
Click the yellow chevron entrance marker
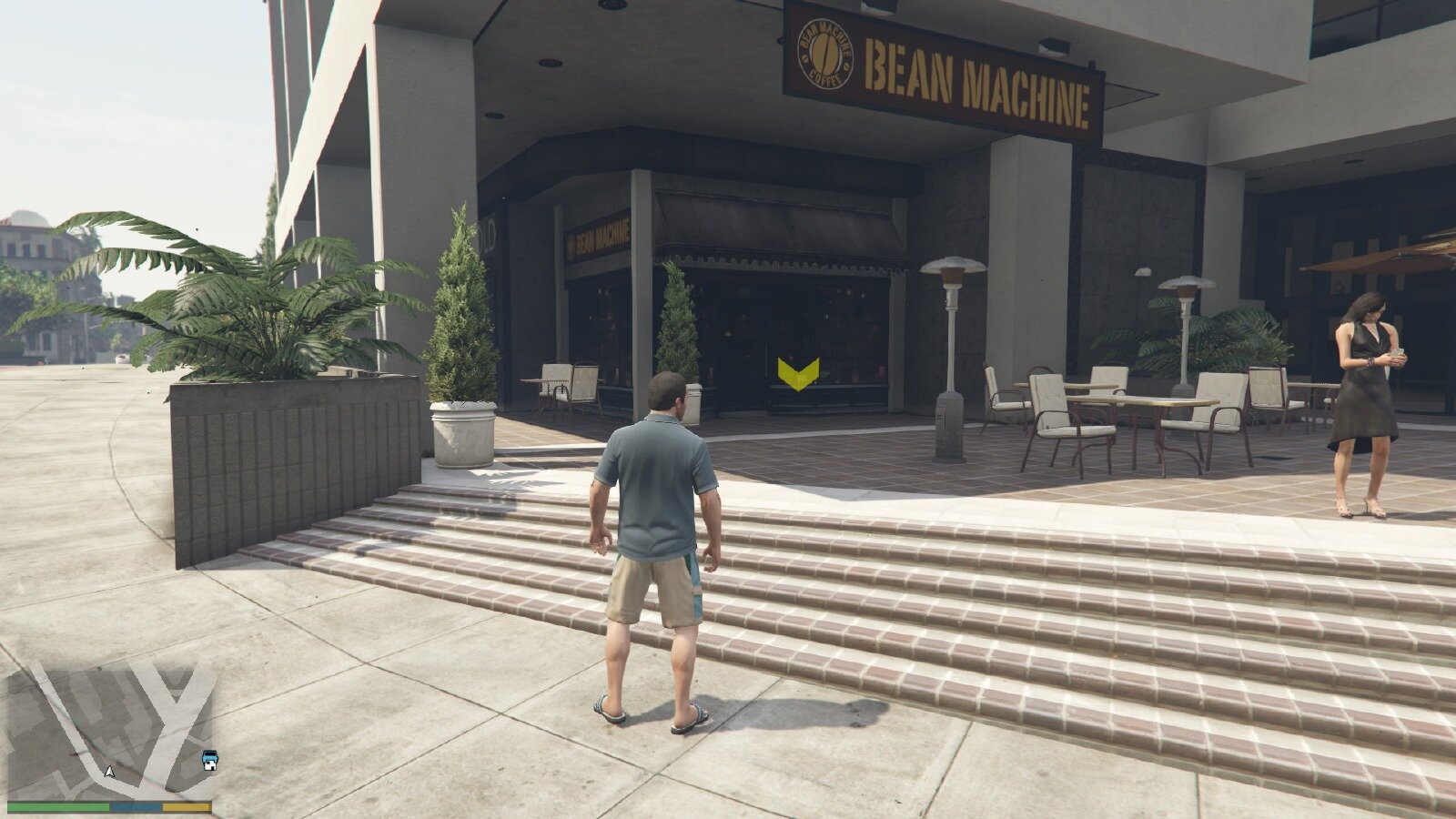(x=798, y=373)
